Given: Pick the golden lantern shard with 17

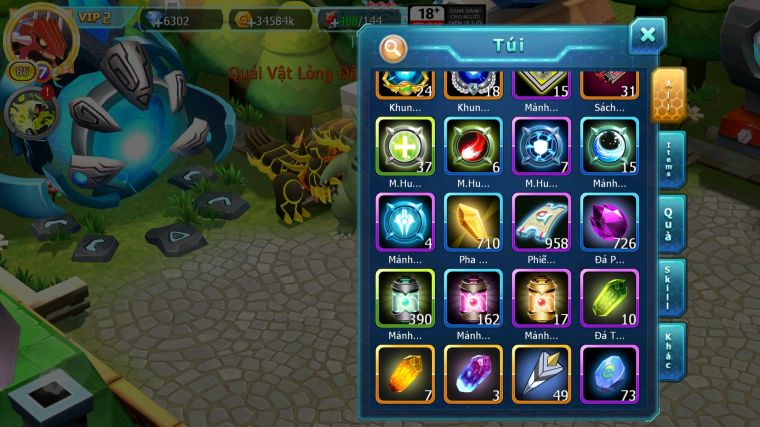Looking at the screenshot, I should pyautogui.click(x=541, y=298).
